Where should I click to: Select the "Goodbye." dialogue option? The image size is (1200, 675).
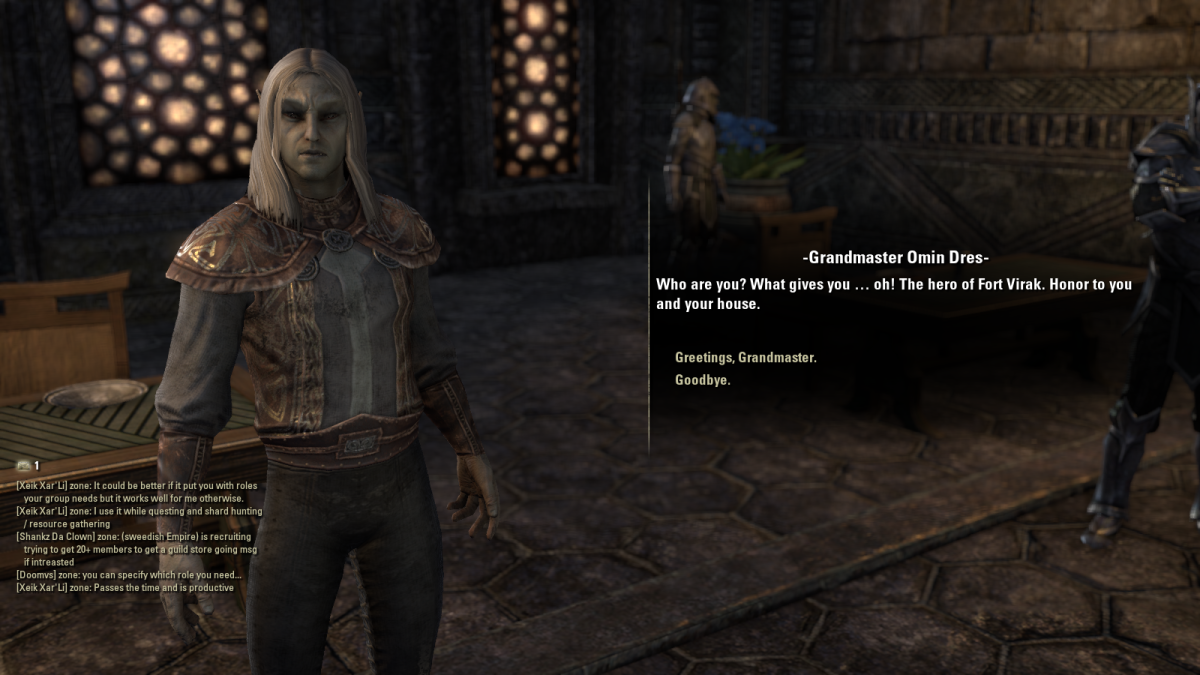pyautogui.click(x=702, y=381)
